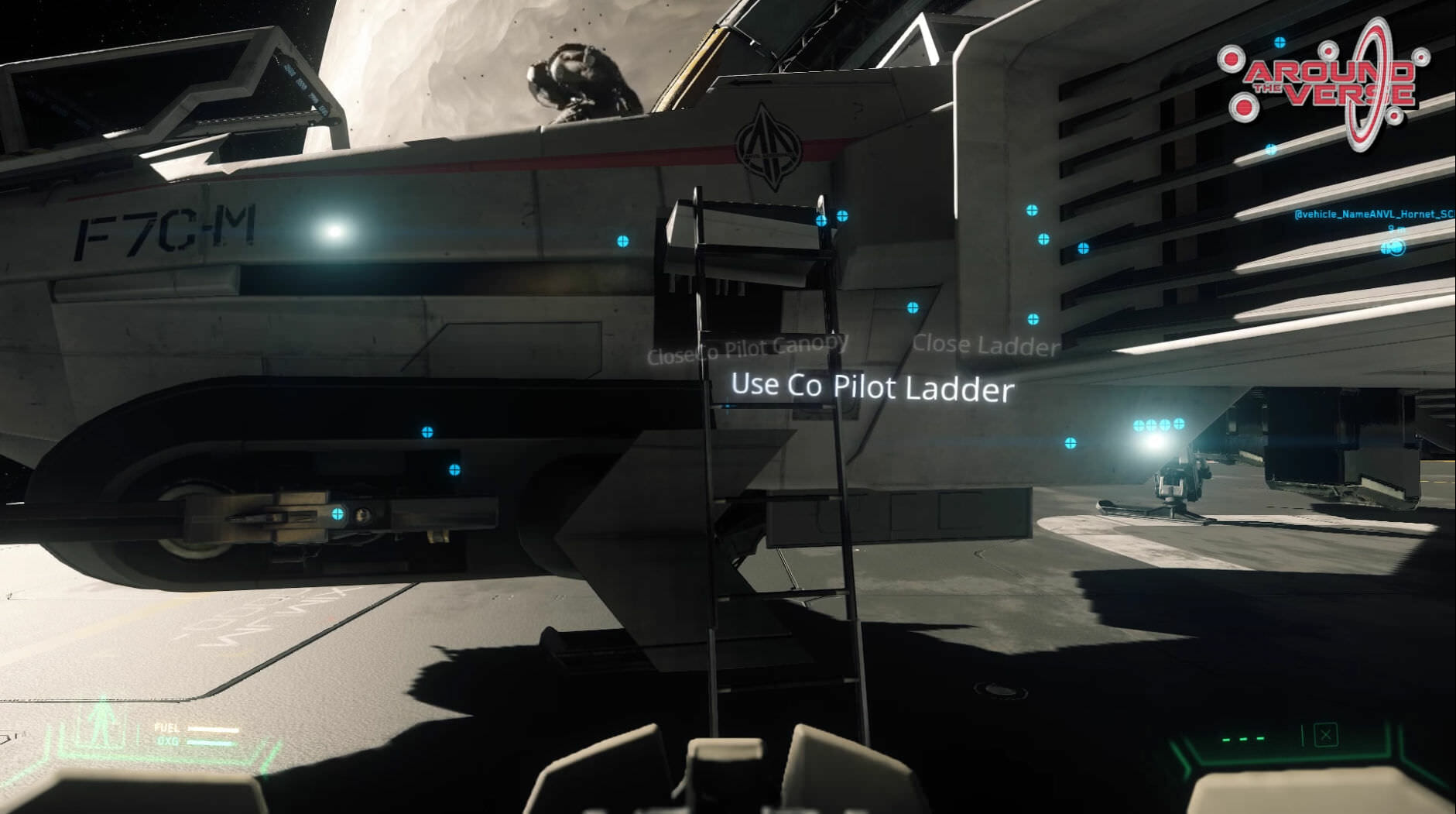Choose Close Co Pilot Canopy interaction
The image size is (1456, 814).
(747, 349)
